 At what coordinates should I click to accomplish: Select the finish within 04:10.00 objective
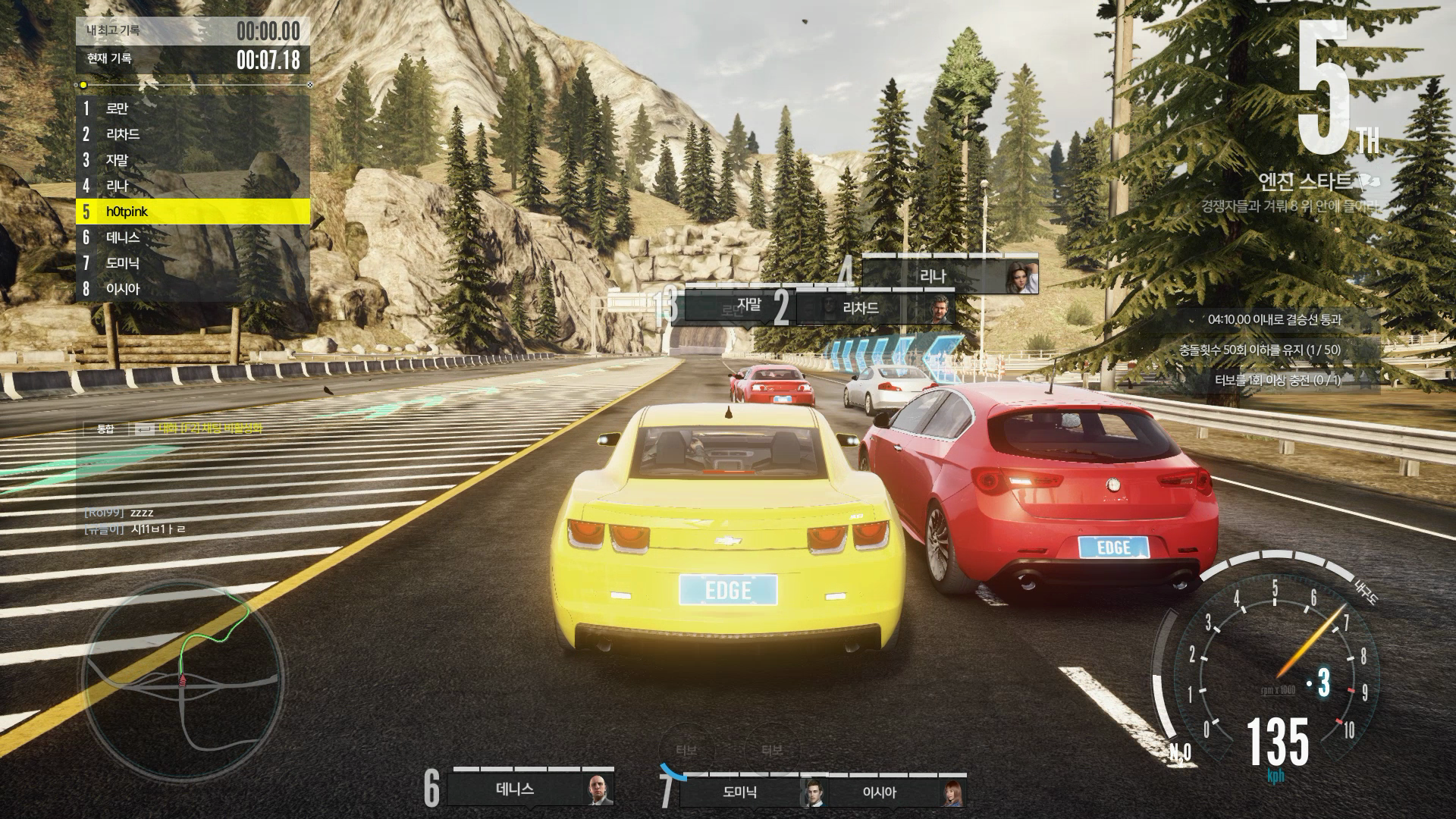(1274, 320)
